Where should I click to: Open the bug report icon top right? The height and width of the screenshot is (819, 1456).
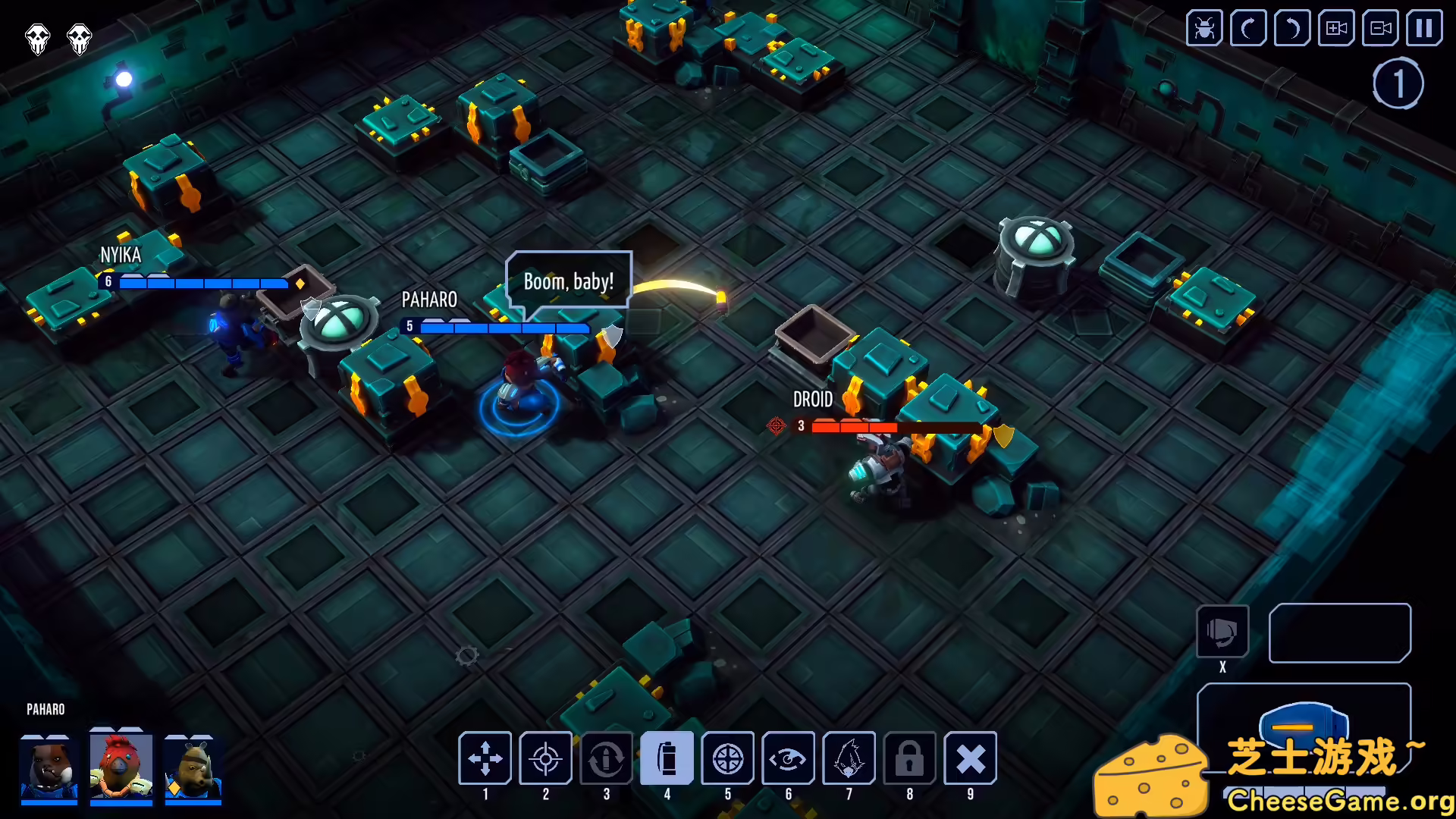pos(1203,29)
